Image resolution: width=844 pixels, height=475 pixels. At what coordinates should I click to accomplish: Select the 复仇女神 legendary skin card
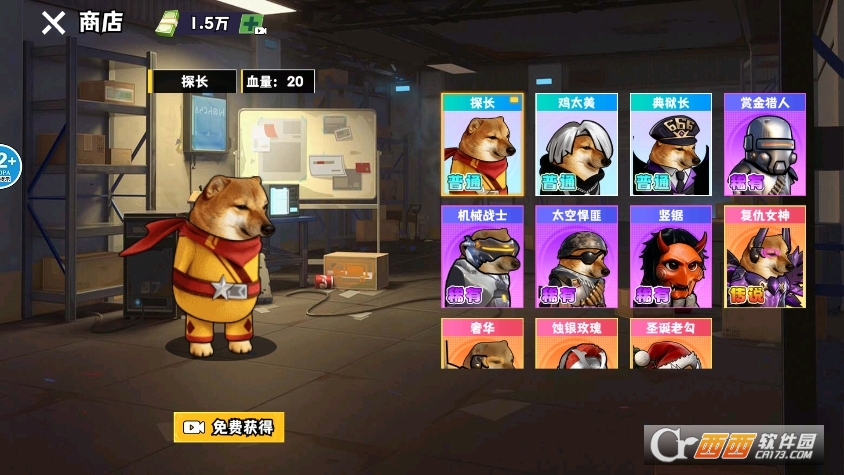coord(765,257)
